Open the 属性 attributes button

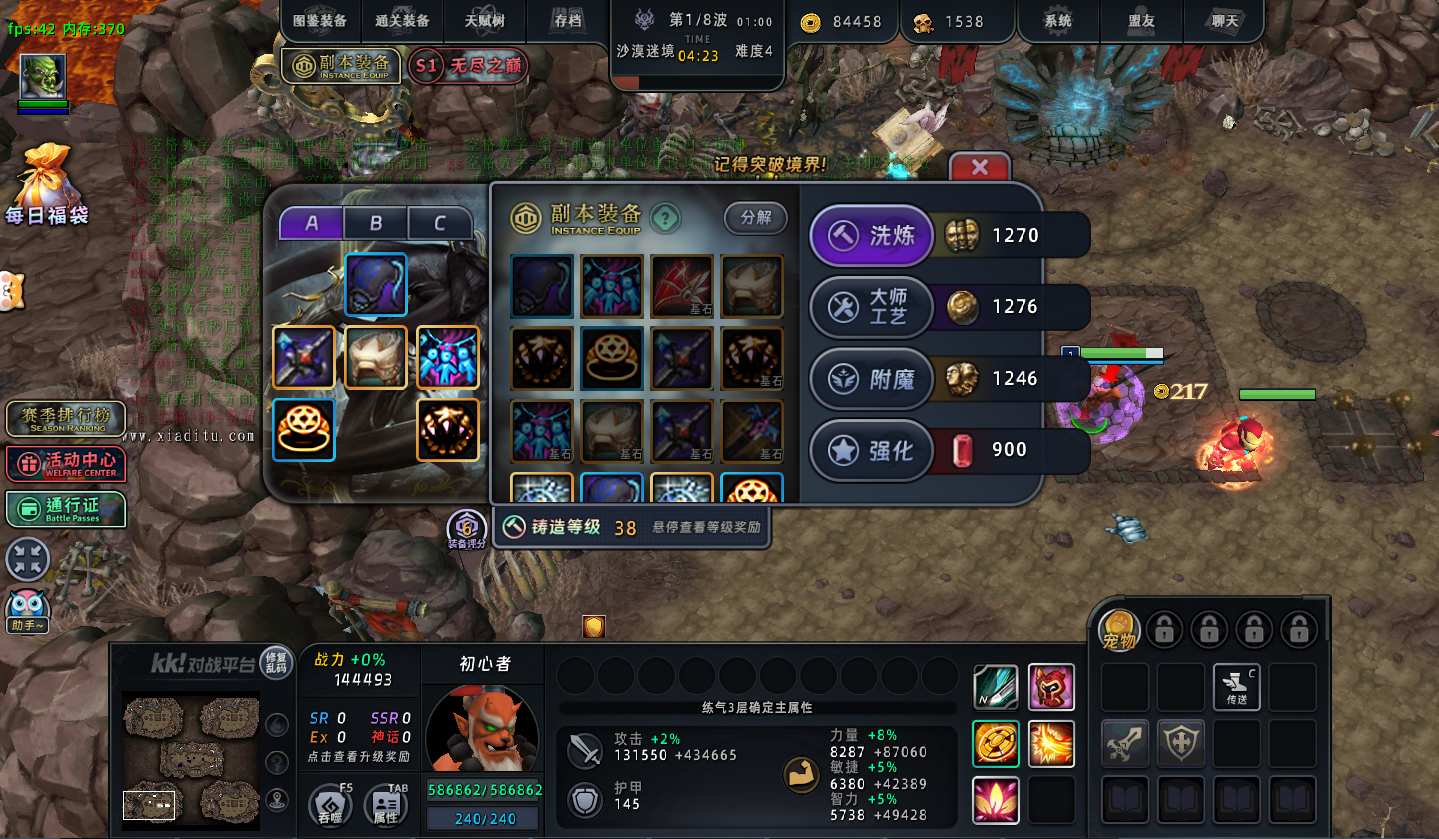[385, 805]
